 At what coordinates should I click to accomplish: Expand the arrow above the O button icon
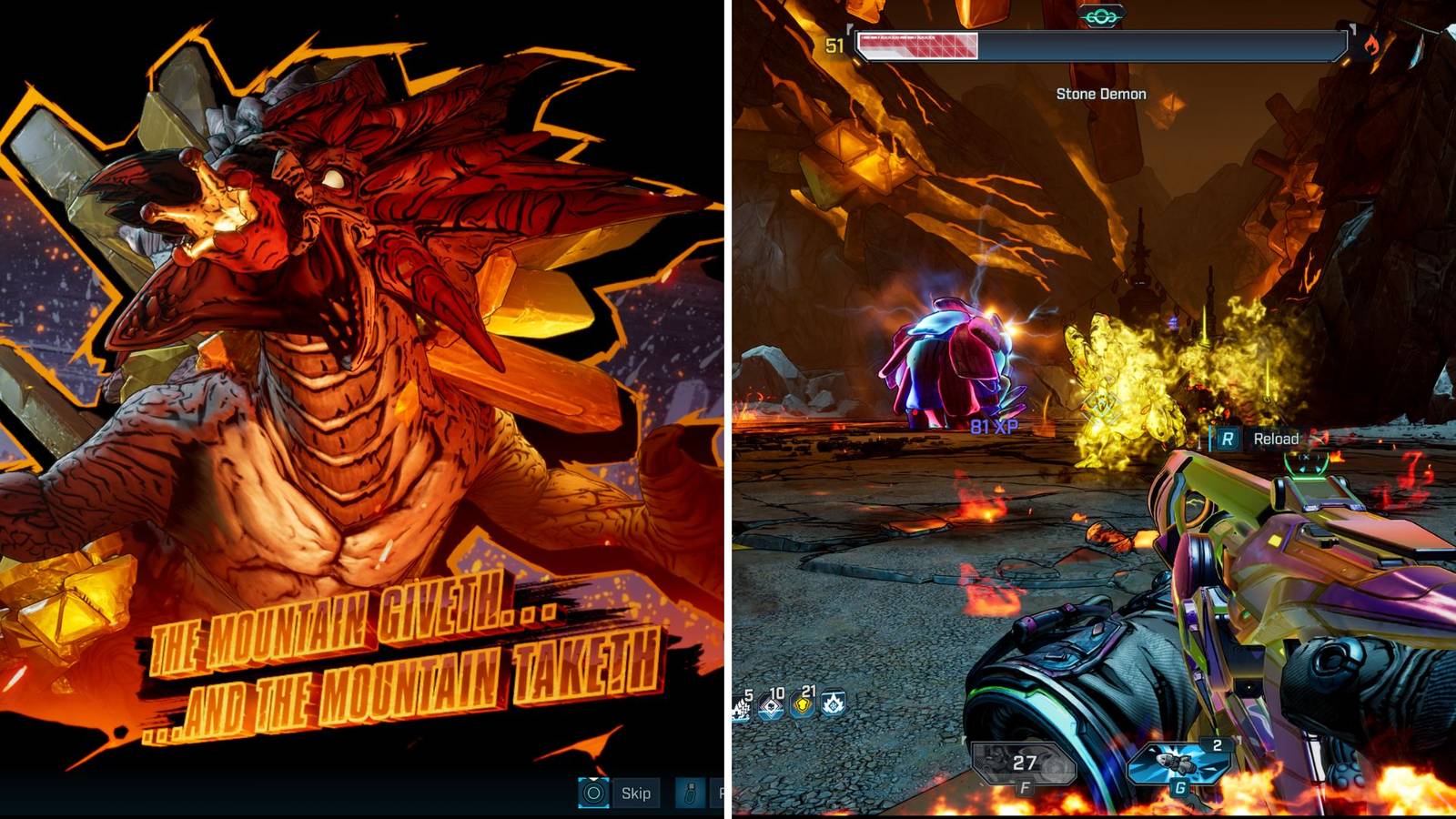593,780
